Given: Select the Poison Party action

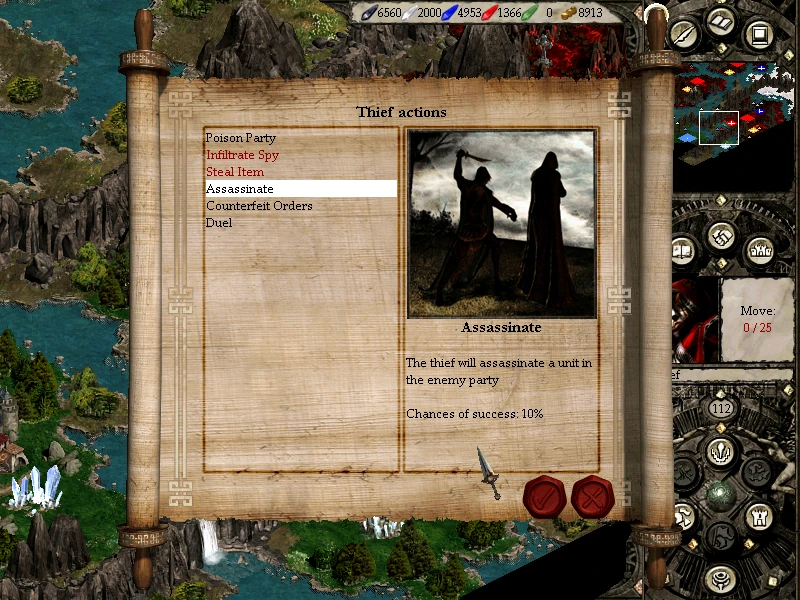Looking at the screenshot, I should click(241, 138).
